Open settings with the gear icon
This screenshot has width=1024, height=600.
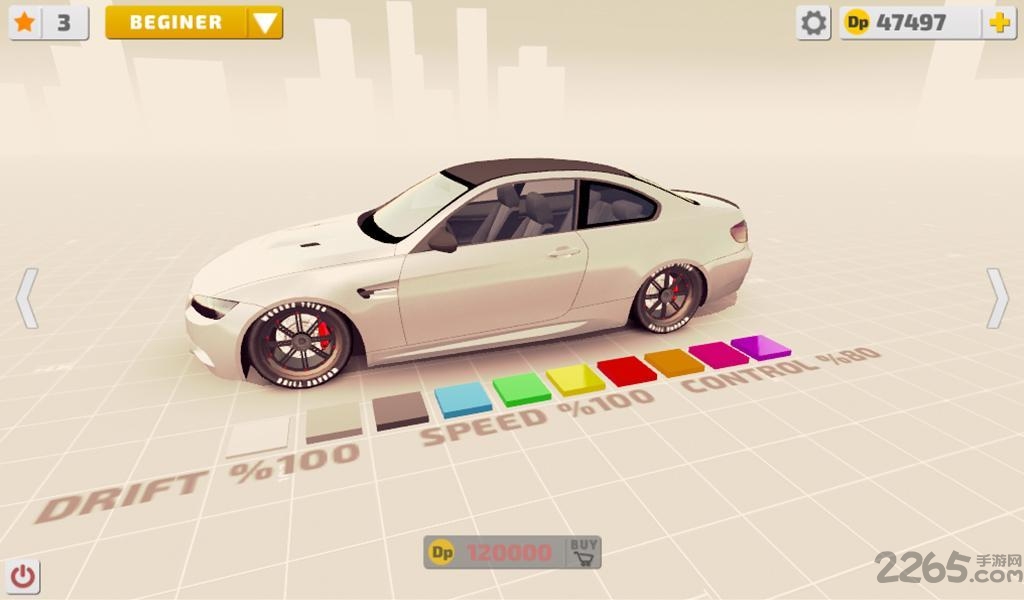[814, 23]
